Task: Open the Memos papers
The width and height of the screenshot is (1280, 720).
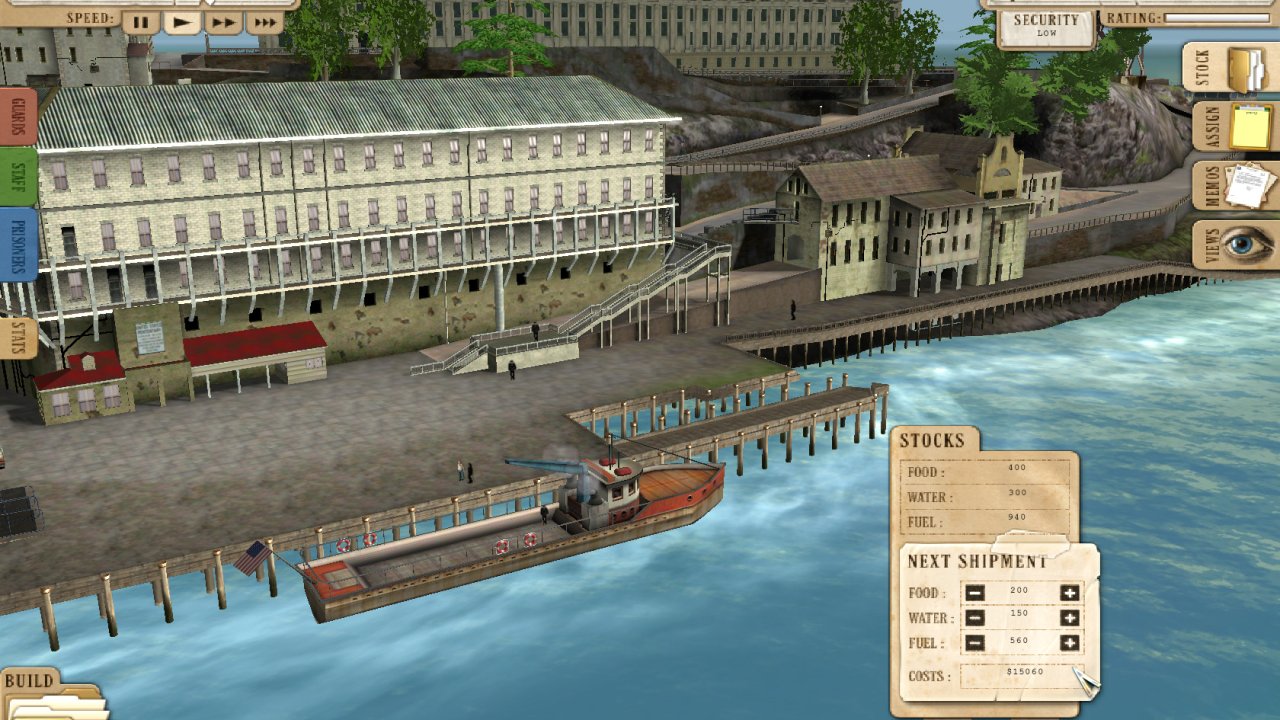Action: click(x=1235, y=186)
